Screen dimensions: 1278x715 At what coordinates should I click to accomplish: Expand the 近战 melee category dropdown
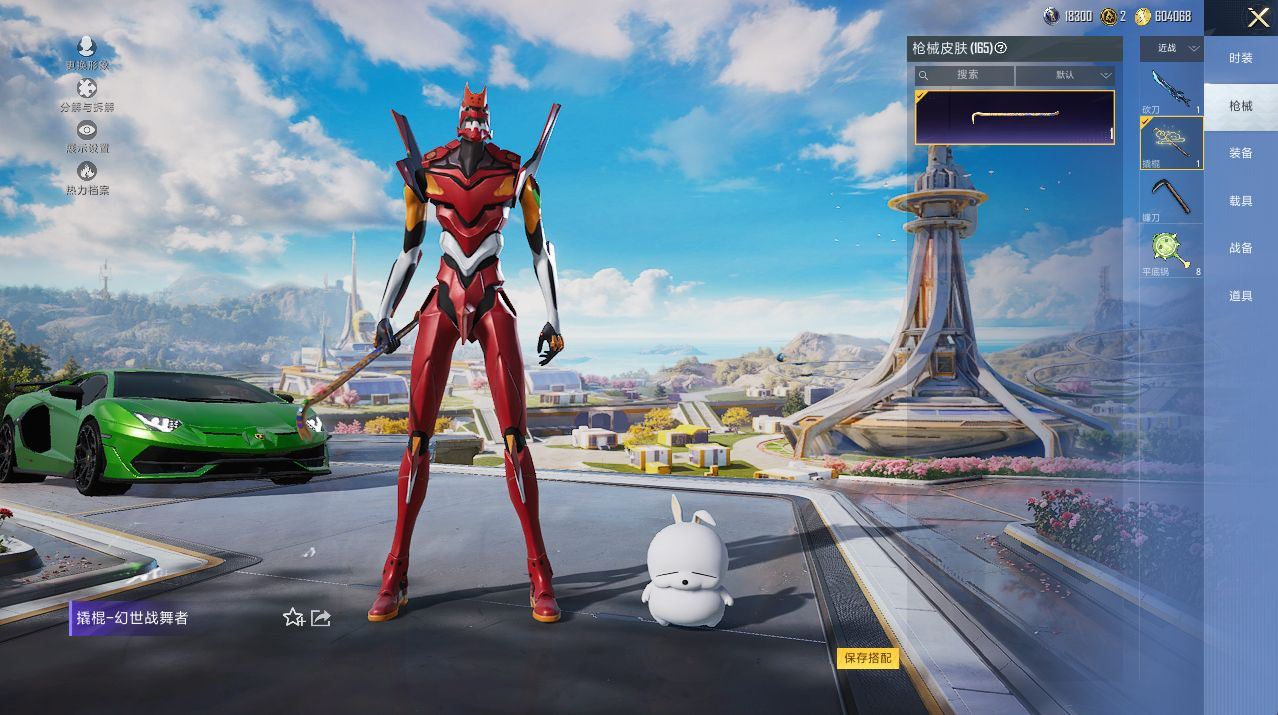pos(1172,49)
